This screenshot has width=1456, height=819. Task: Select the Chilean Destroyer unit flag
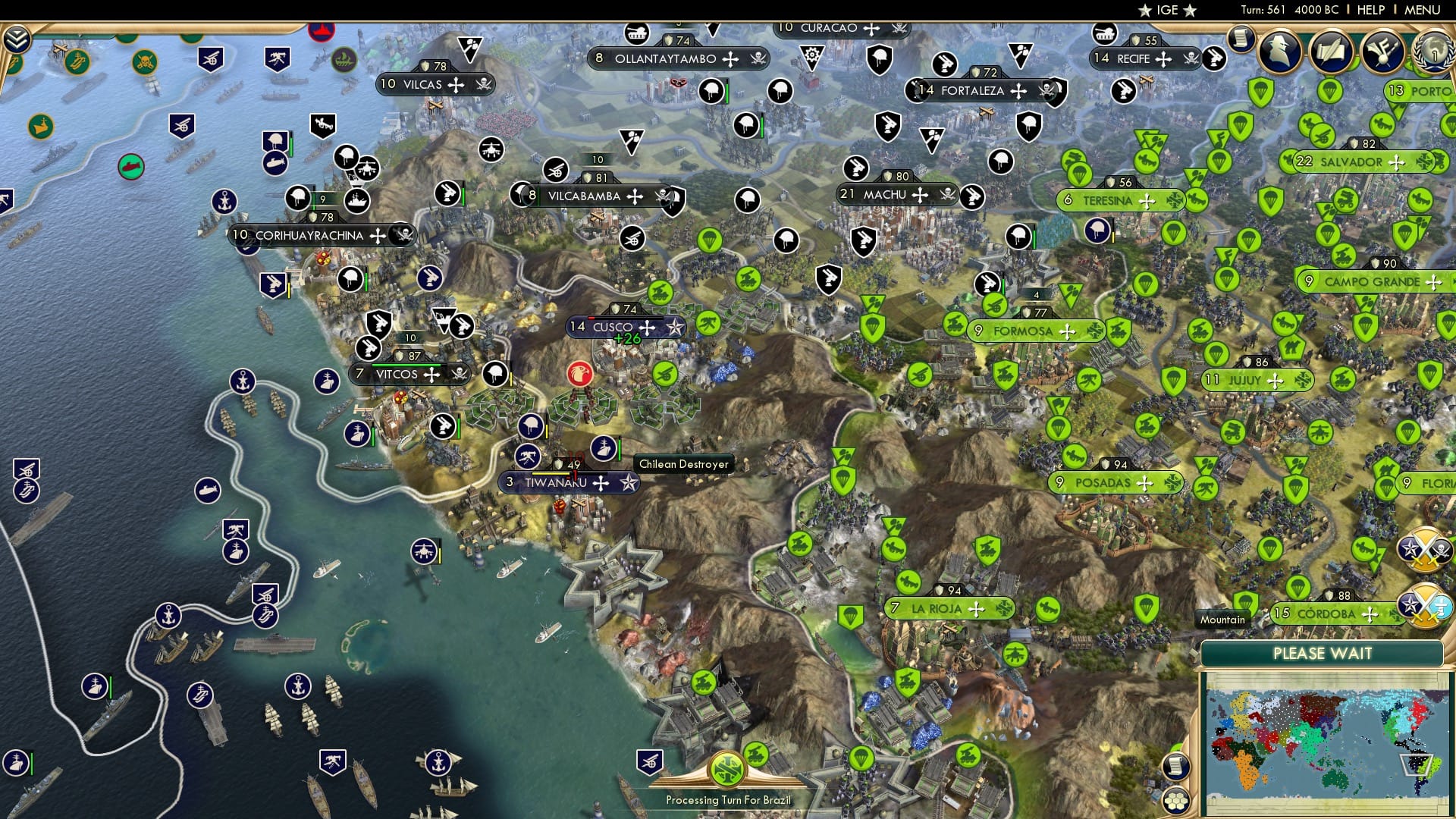[x=603, y=447]
